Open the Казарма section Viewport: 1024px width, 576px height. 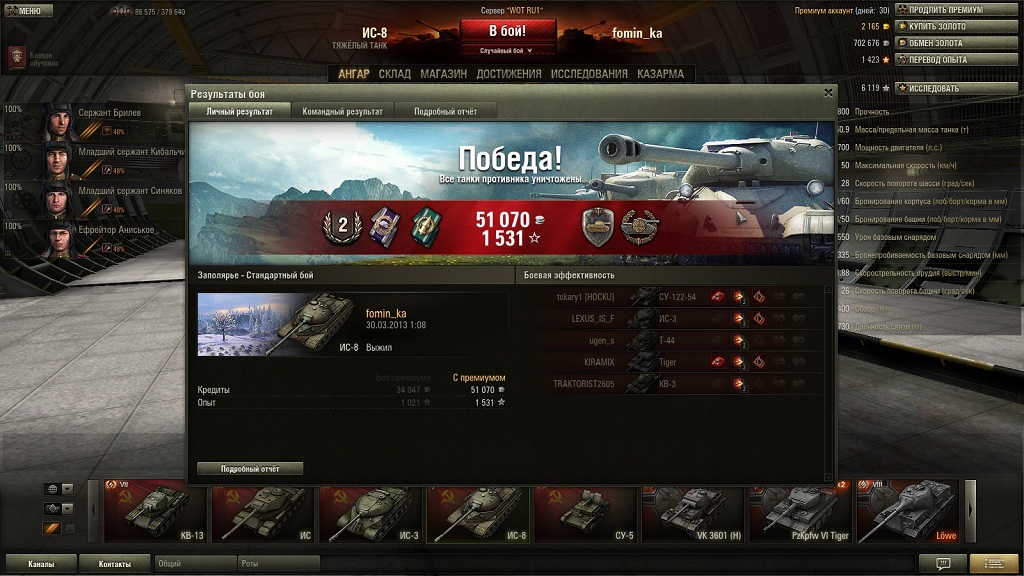tap(660, 74)
